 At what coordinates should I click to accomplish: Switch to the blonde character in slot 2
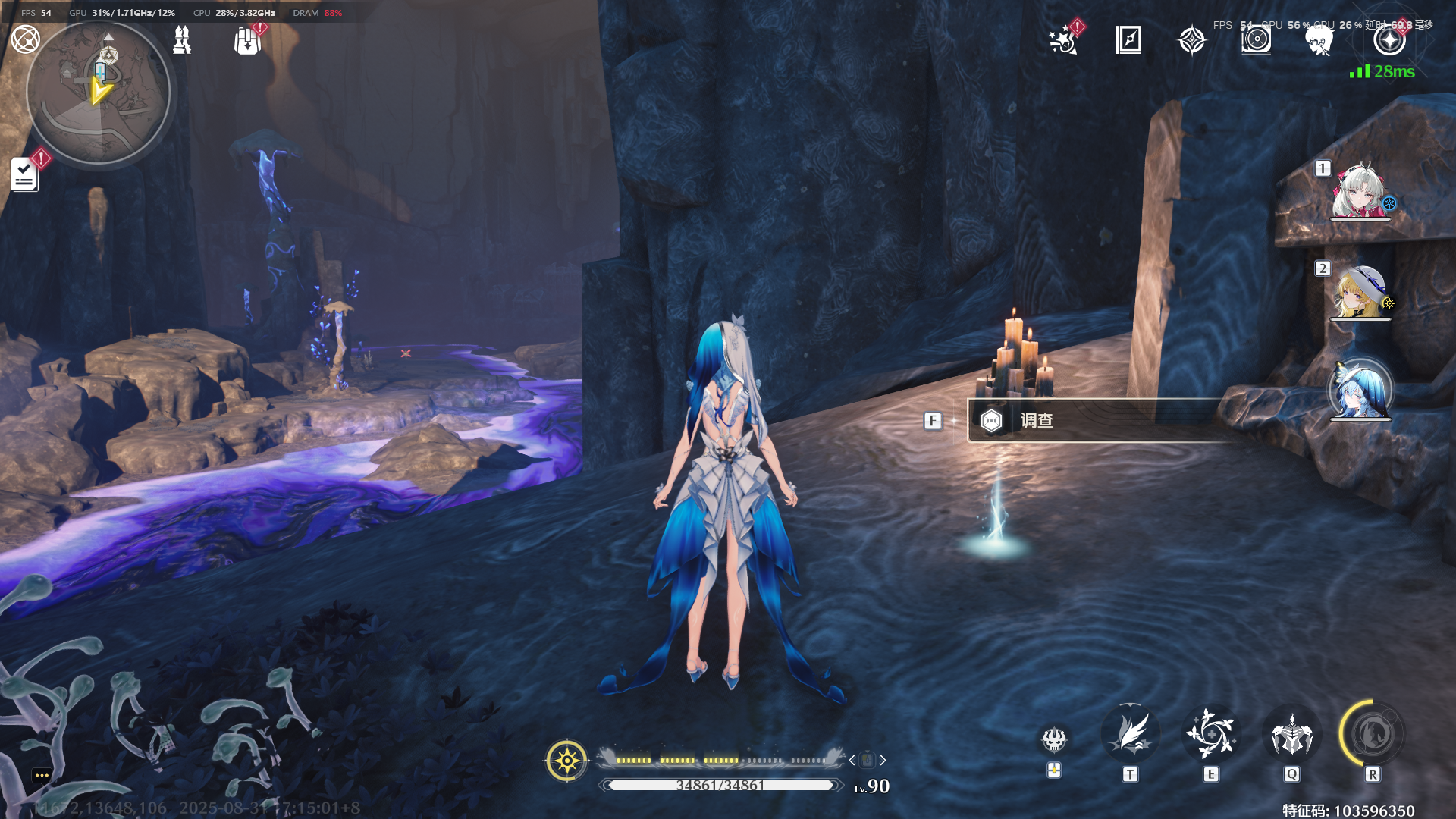pos(1360,292)
